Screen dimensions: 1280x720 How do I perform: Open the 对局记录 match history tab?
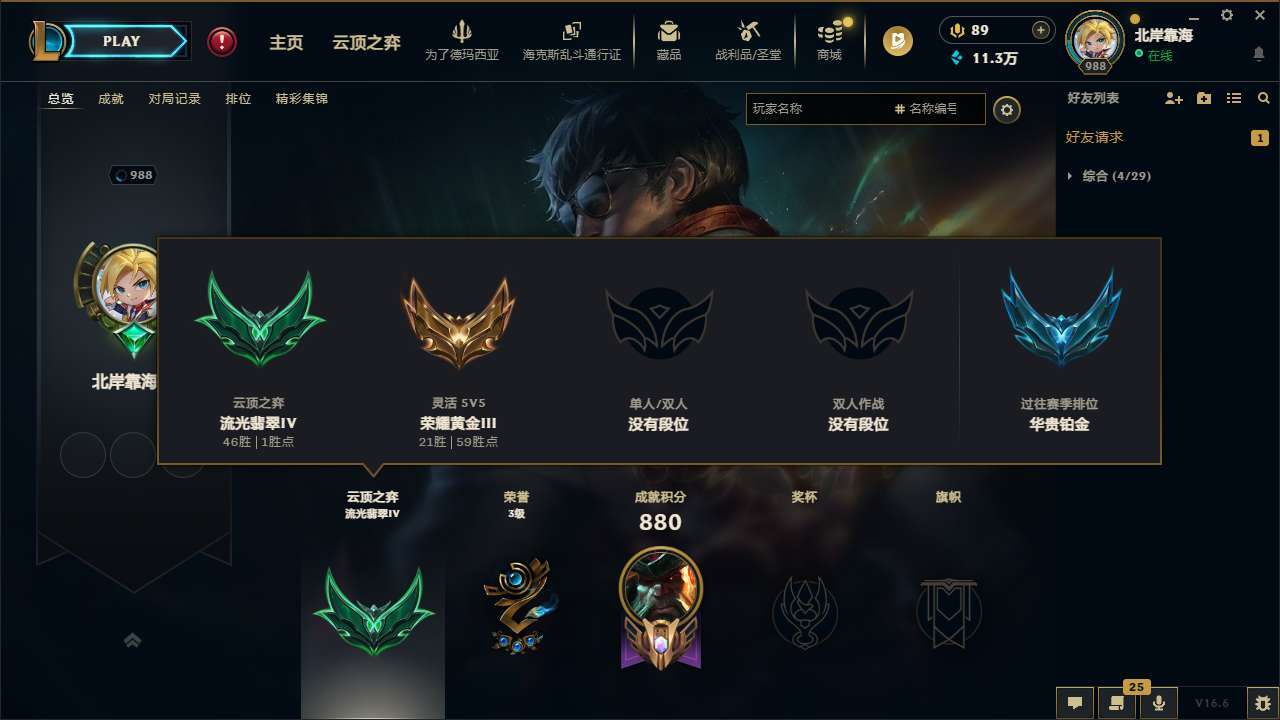click(175, 99)
